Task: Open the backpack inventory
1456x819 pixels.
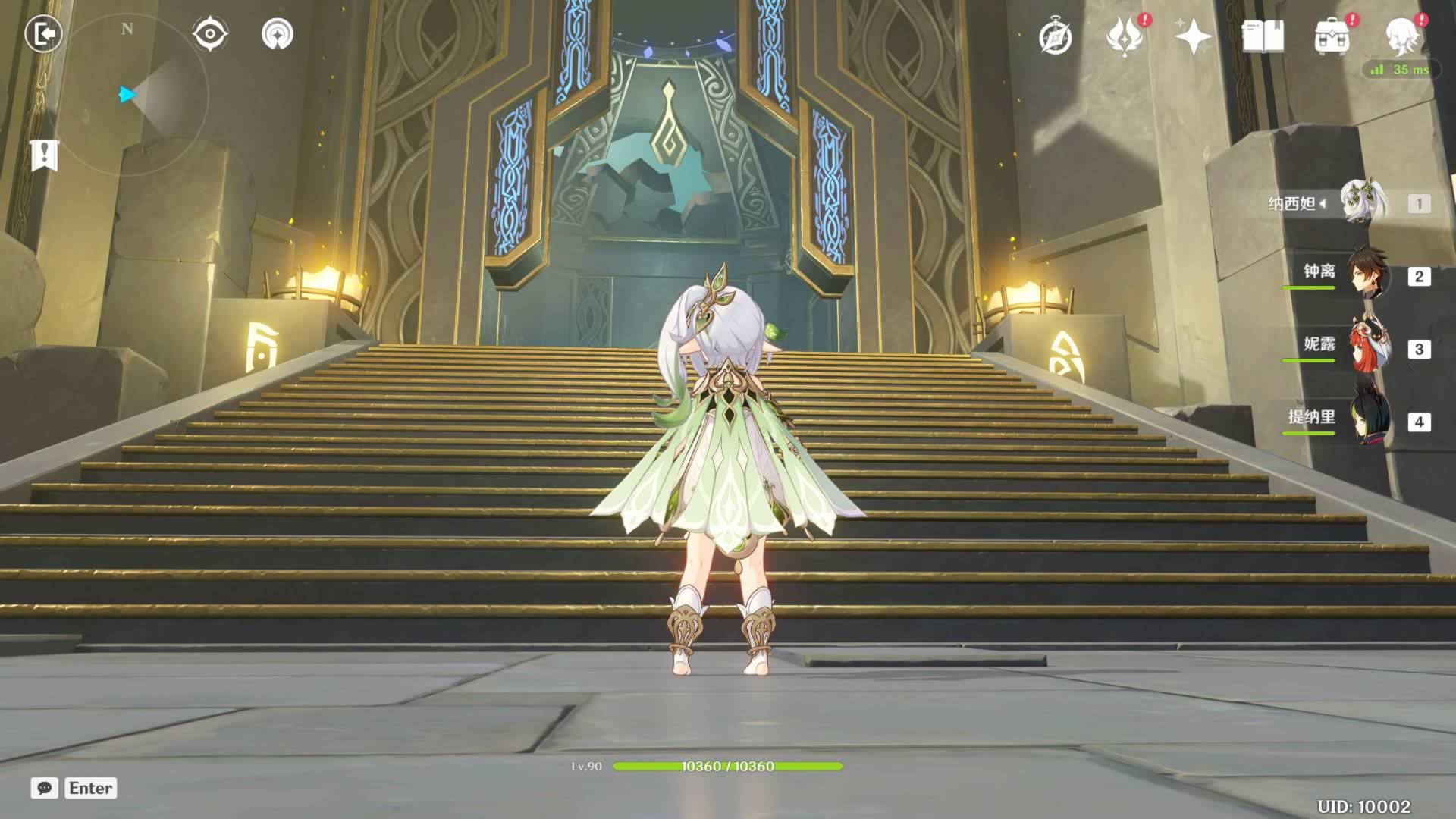Action: pos(1332,36)
